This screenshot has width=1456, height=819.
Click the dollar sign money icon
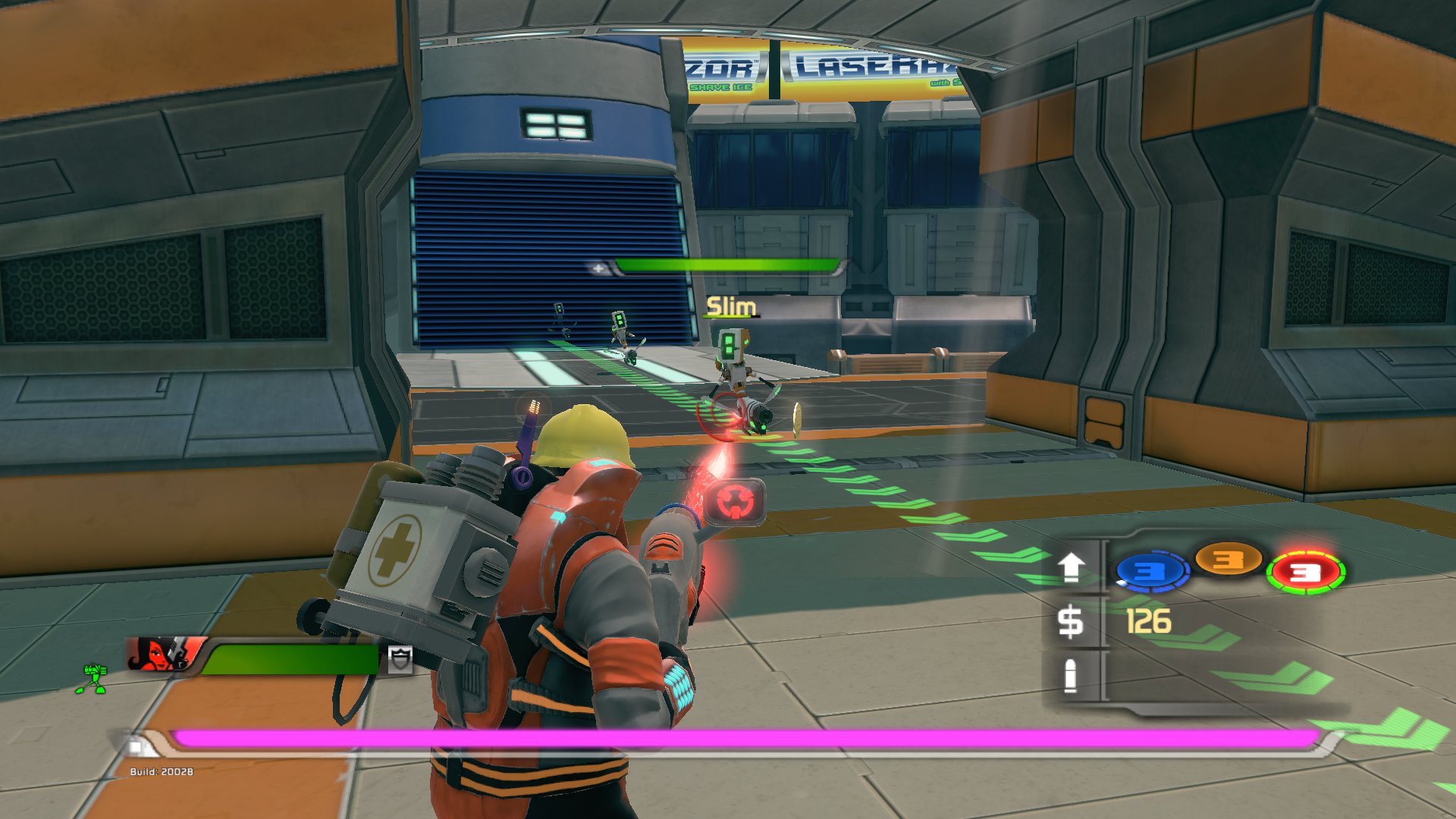click(x=1070, y=623)
